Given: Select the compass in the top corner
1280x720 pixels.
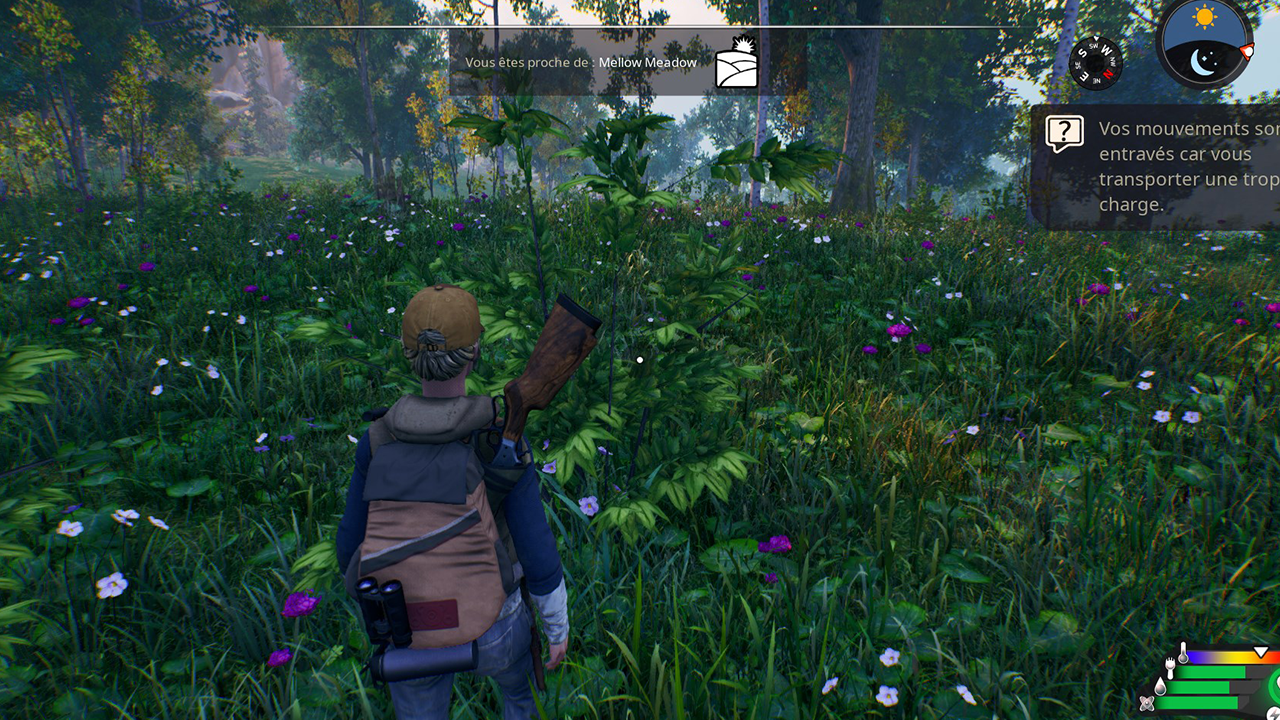Looking at the screenshot, I should point(1095,62).
